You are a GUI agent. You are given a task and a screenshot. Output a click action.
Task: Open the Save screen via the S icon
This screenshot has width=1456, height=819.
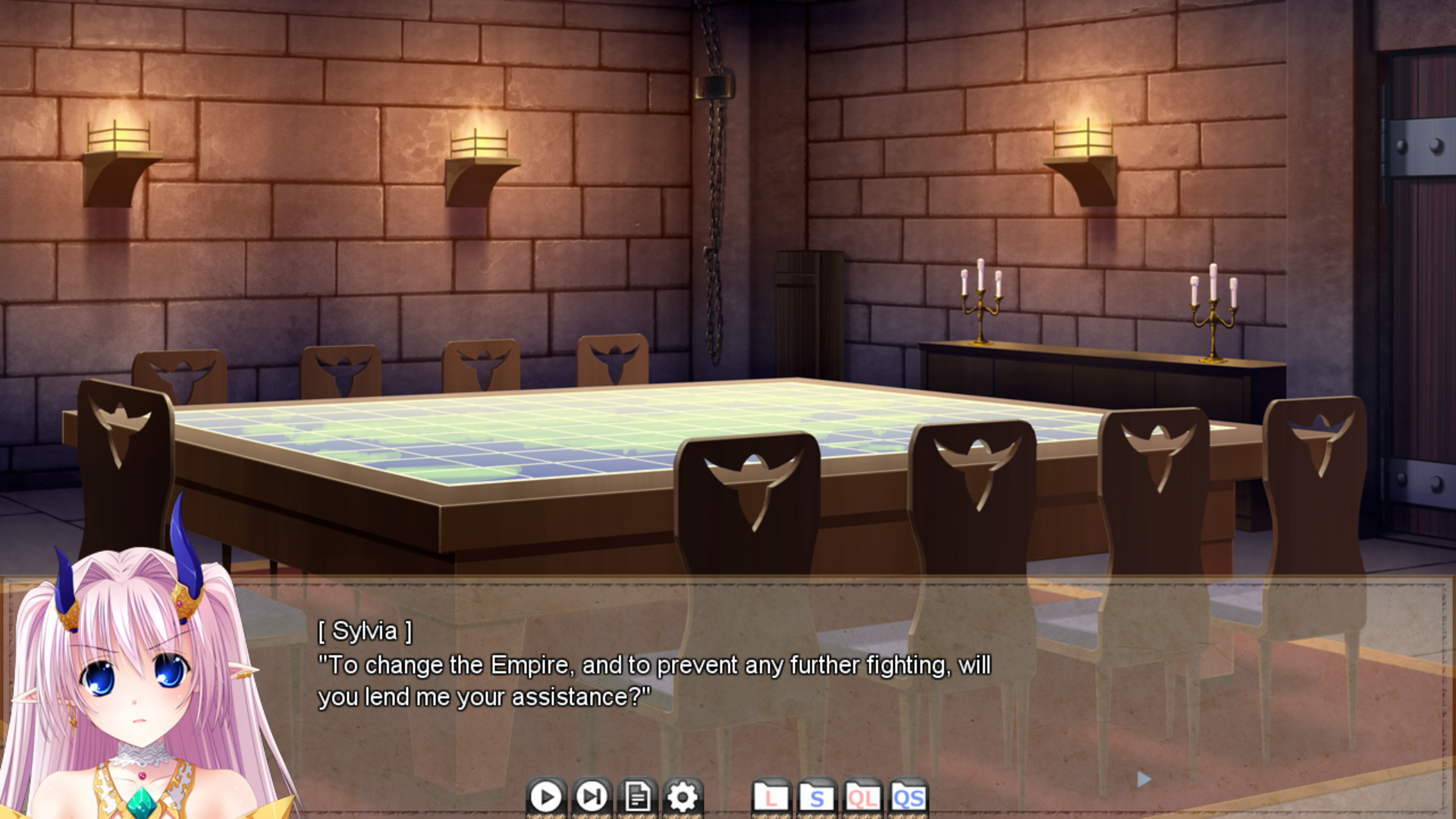pyautogui.click(x=817, y=797)
